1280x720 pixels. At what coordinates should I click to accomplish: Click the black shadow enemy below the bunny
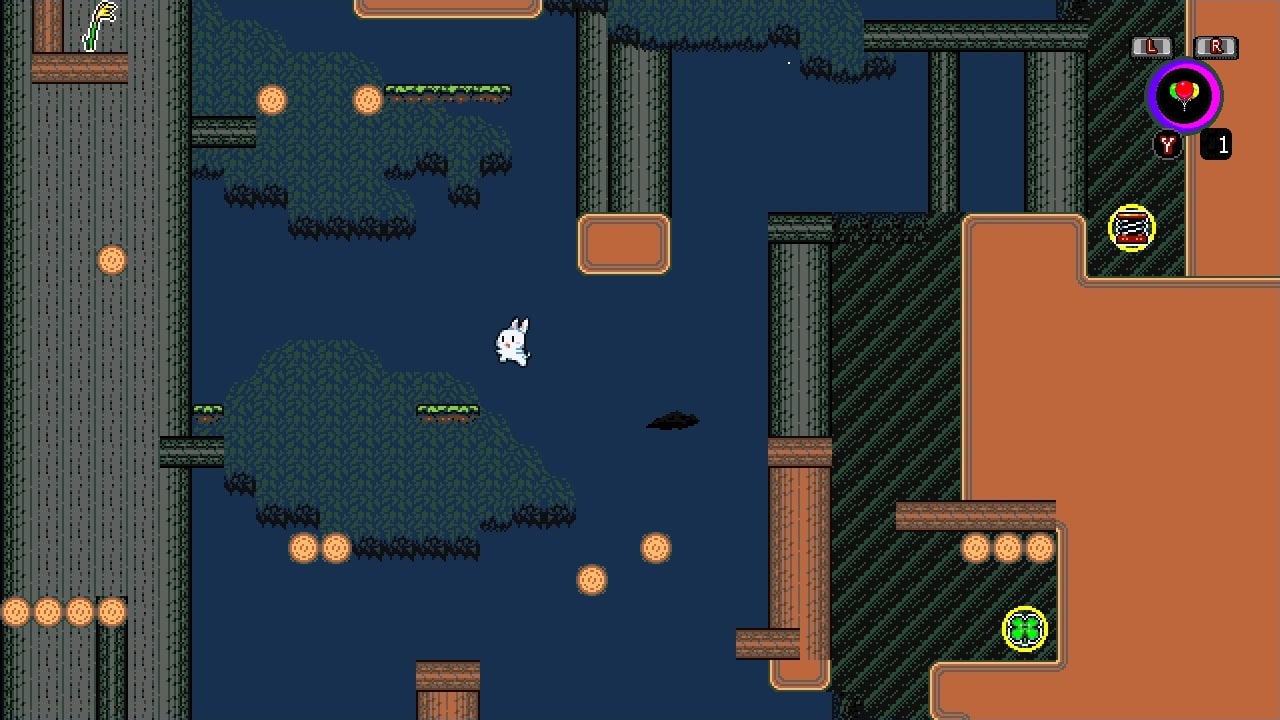(x=672, y=420)
